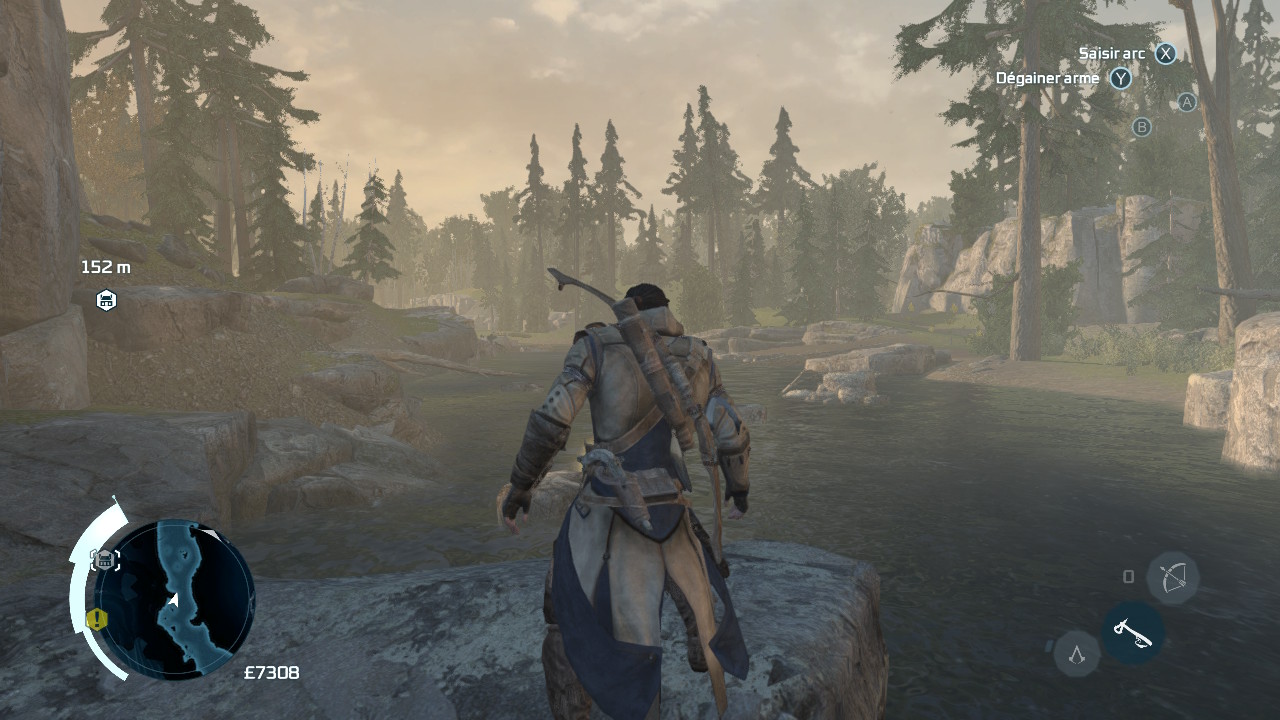Select the yellow exclamation marker on minimap
Image resolution: width=1280 pixels, height=720 pixels.
pyautogui.click(x=97, y=619)
